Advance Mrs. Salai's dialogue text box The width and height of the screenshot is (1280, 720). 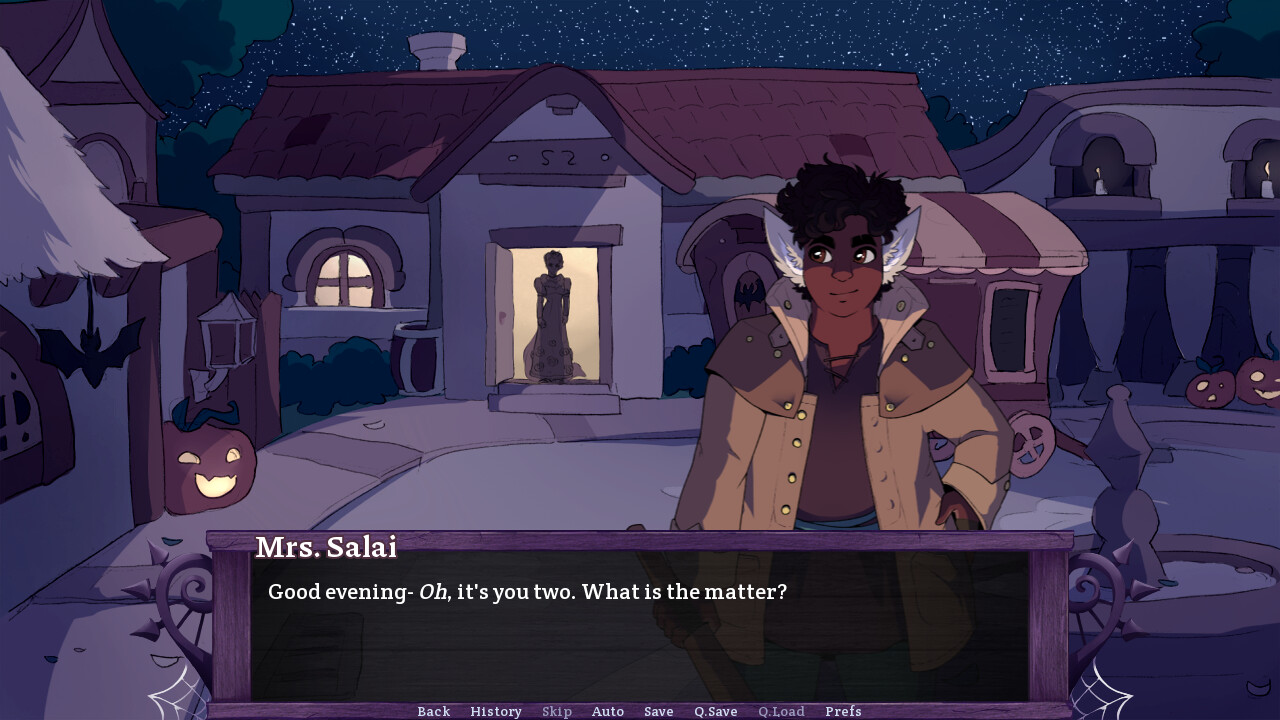tap(640, 630)
